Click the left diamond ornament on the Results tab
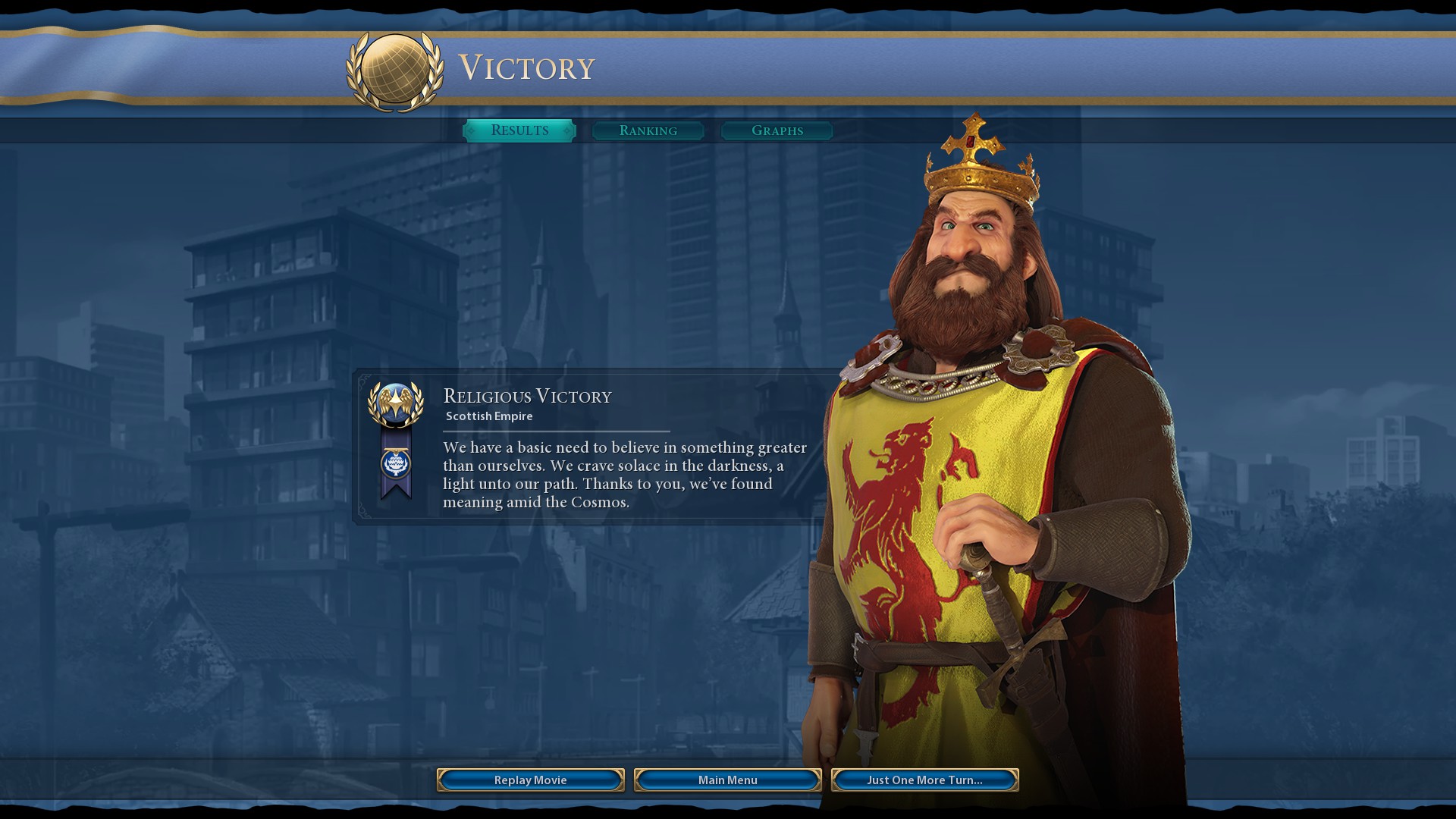The width and height of the screenshot is (1456, 819). coord(472,130)
